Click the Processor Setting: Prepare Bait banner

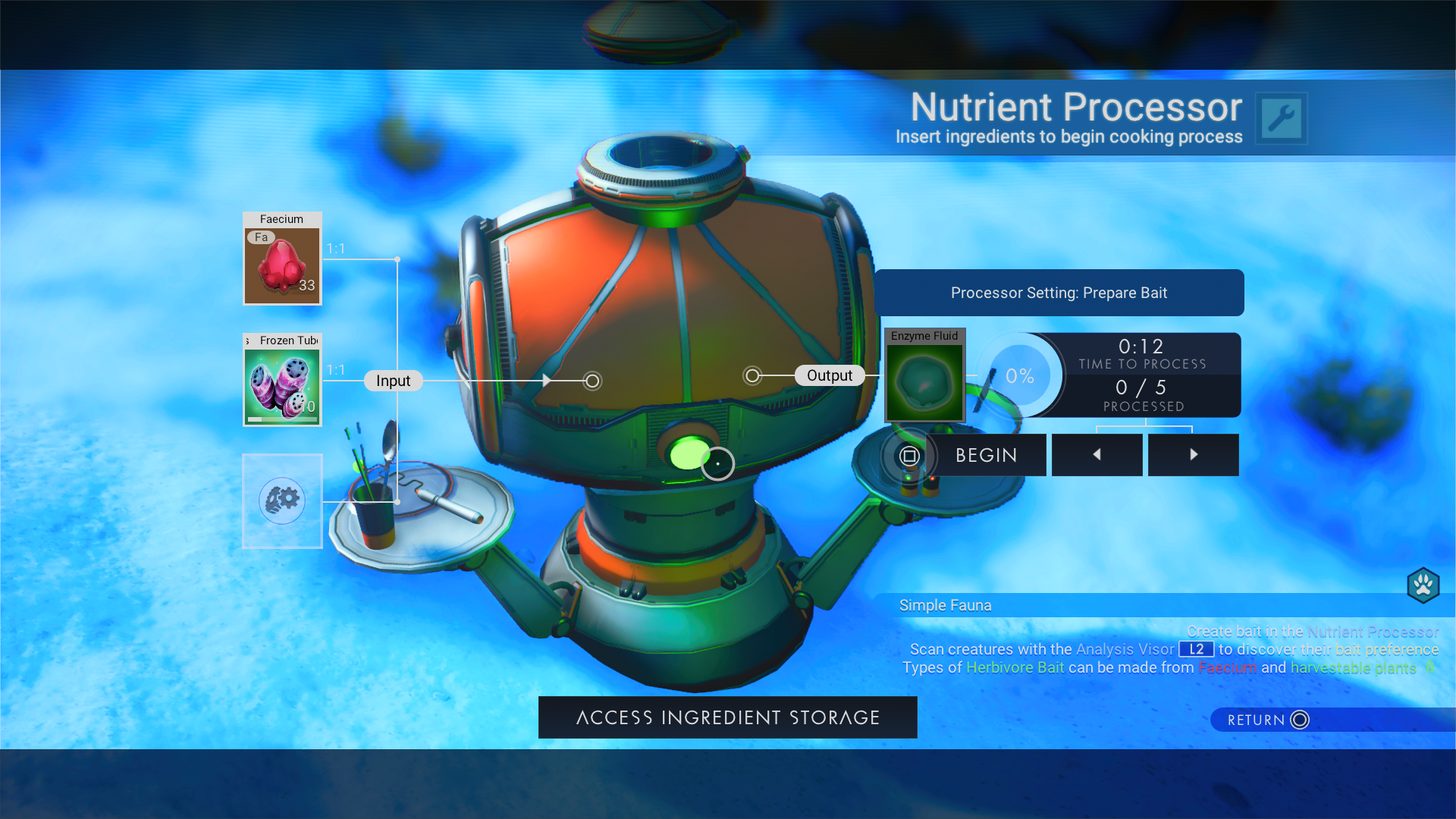tap(1059, 293)
